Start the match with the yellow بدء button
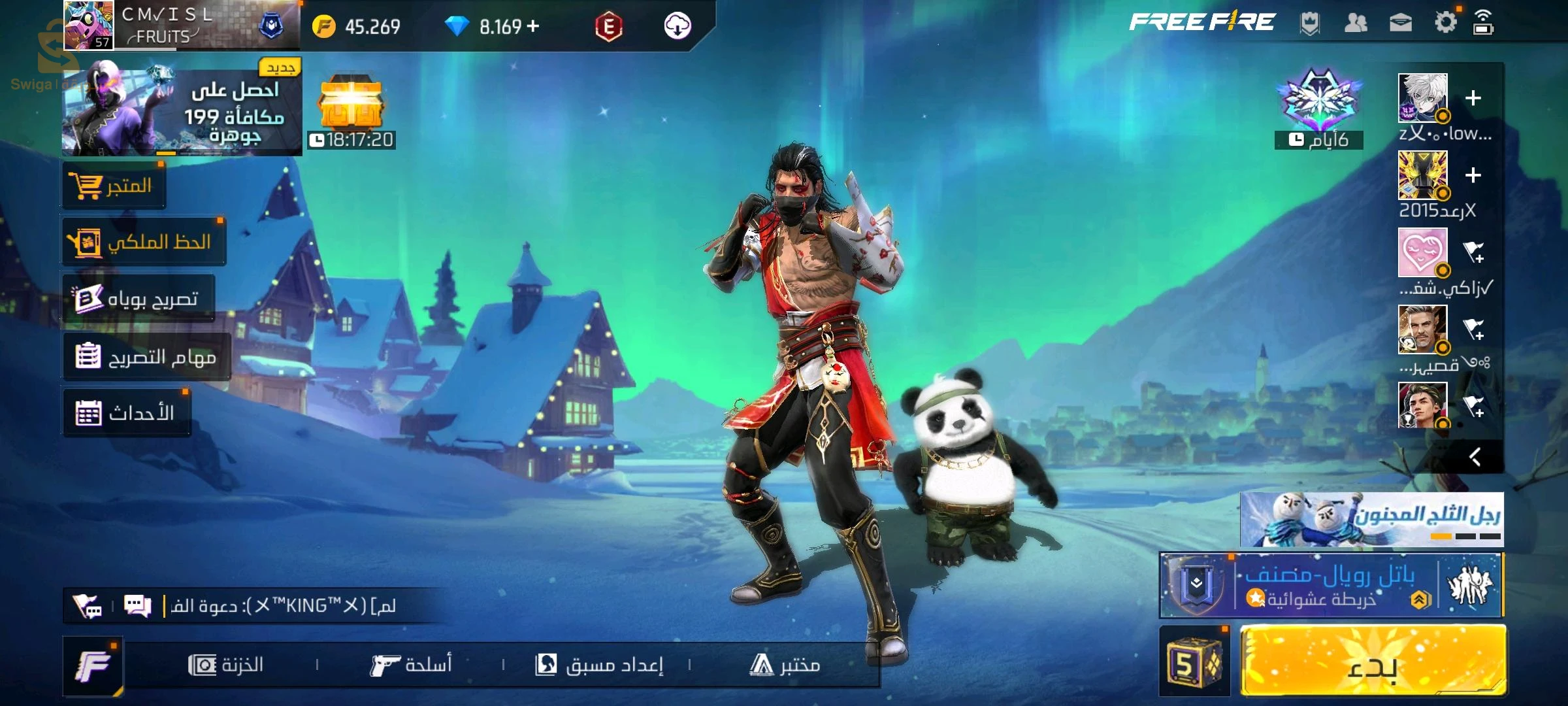This screenshot has width=1568, height=706. click(1372, 662)
